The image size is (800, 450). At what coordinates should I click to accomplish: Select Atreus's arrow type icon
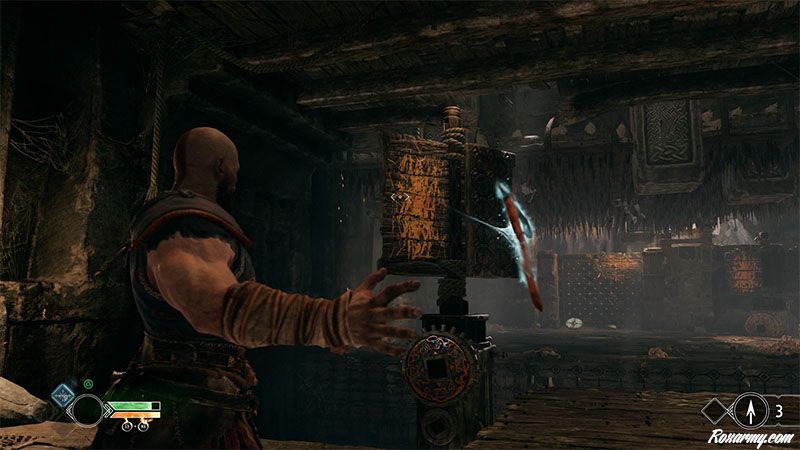[749, 408]
